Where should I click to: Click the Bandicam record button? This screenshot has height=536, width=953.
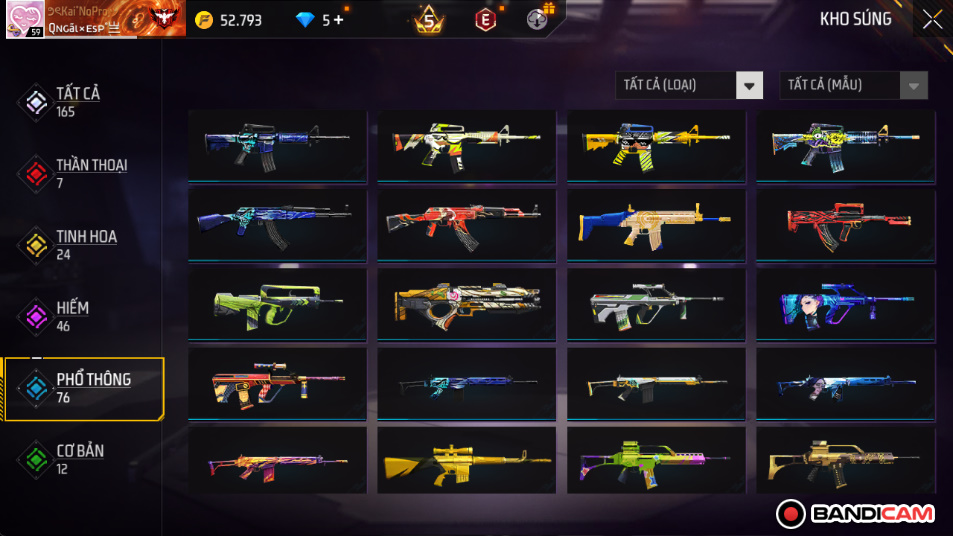pyautogui.click(x=792, y=514)
